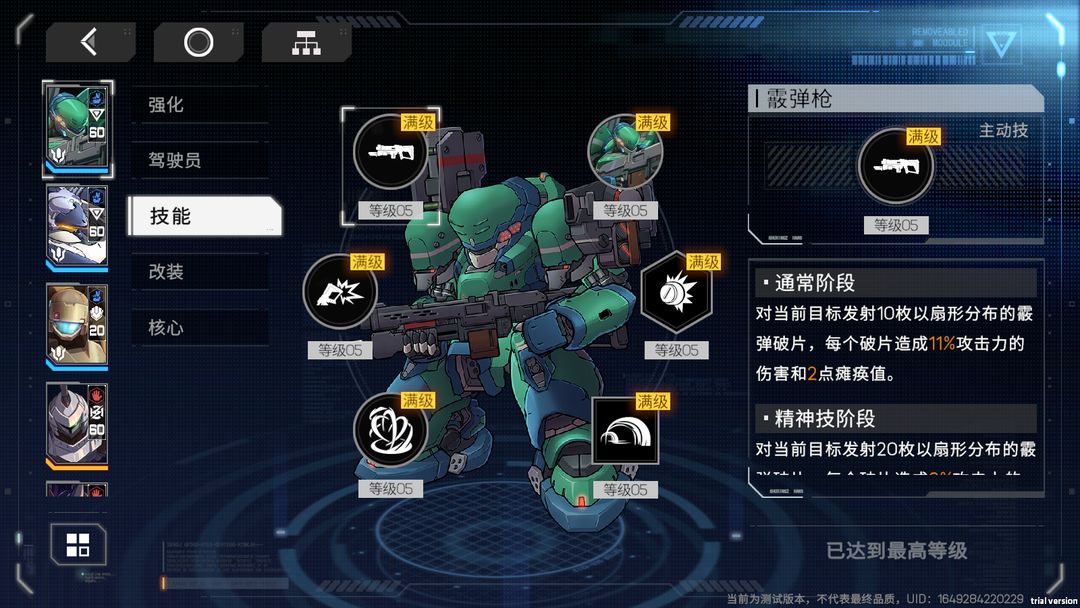Image resolution: width=1080 pixels, height=608 pixels.
Task: Select the shotgun skill icon on the mech
Action: click(x=391, y=152)
